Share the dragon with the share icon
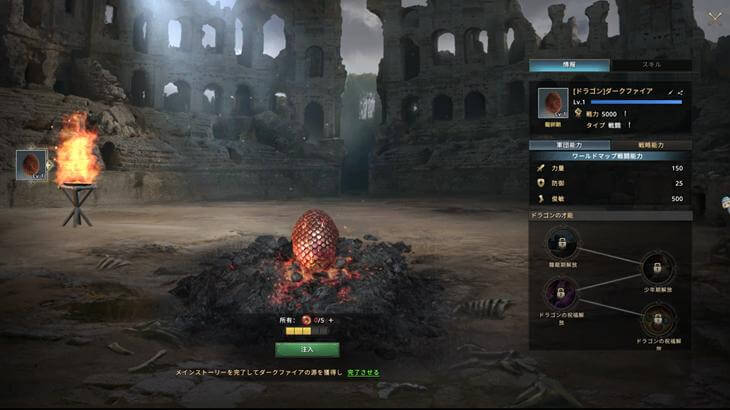 680,92
